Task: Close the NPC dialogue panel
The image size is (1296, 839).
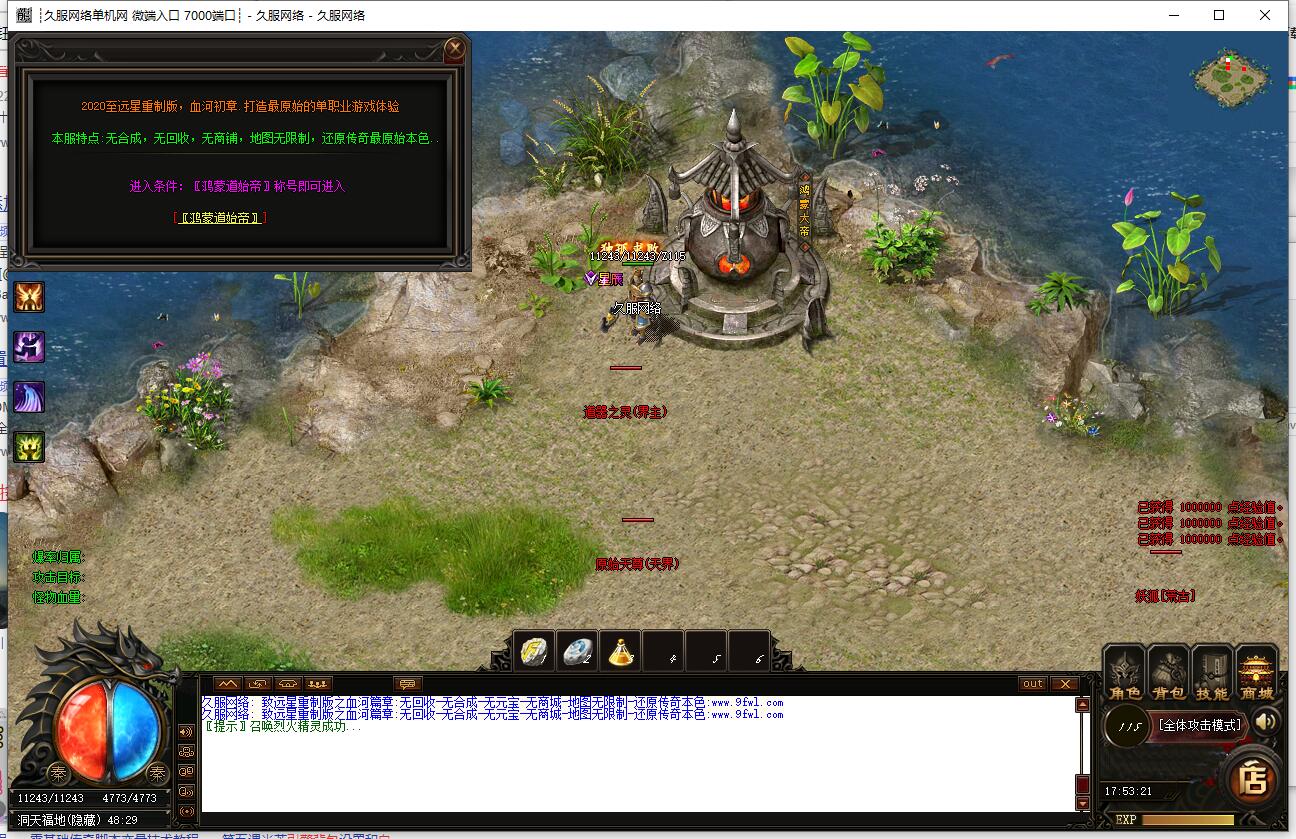Action: tap(455, 48)
